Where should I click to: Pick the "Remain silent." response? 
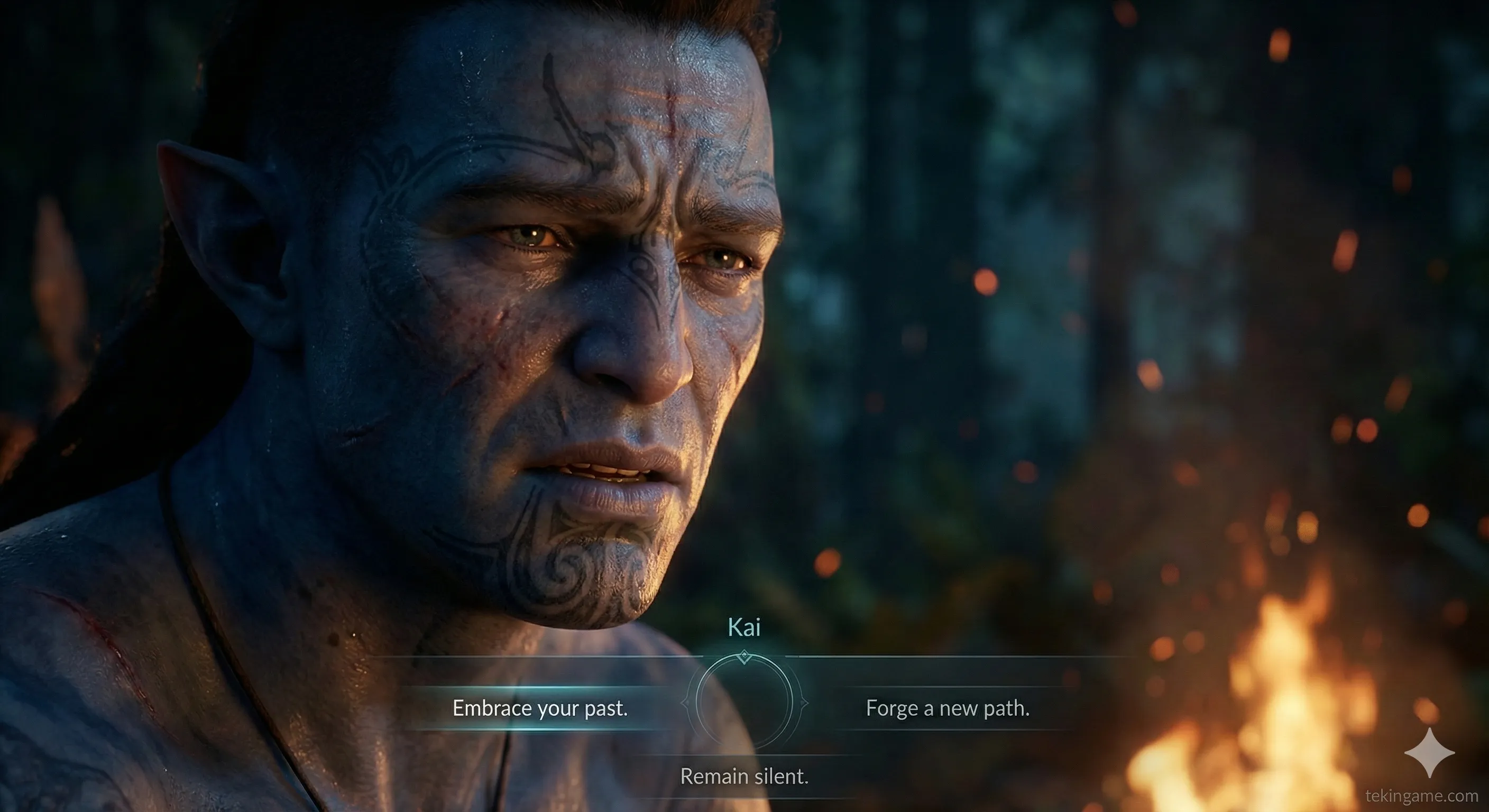coord(744,776)
